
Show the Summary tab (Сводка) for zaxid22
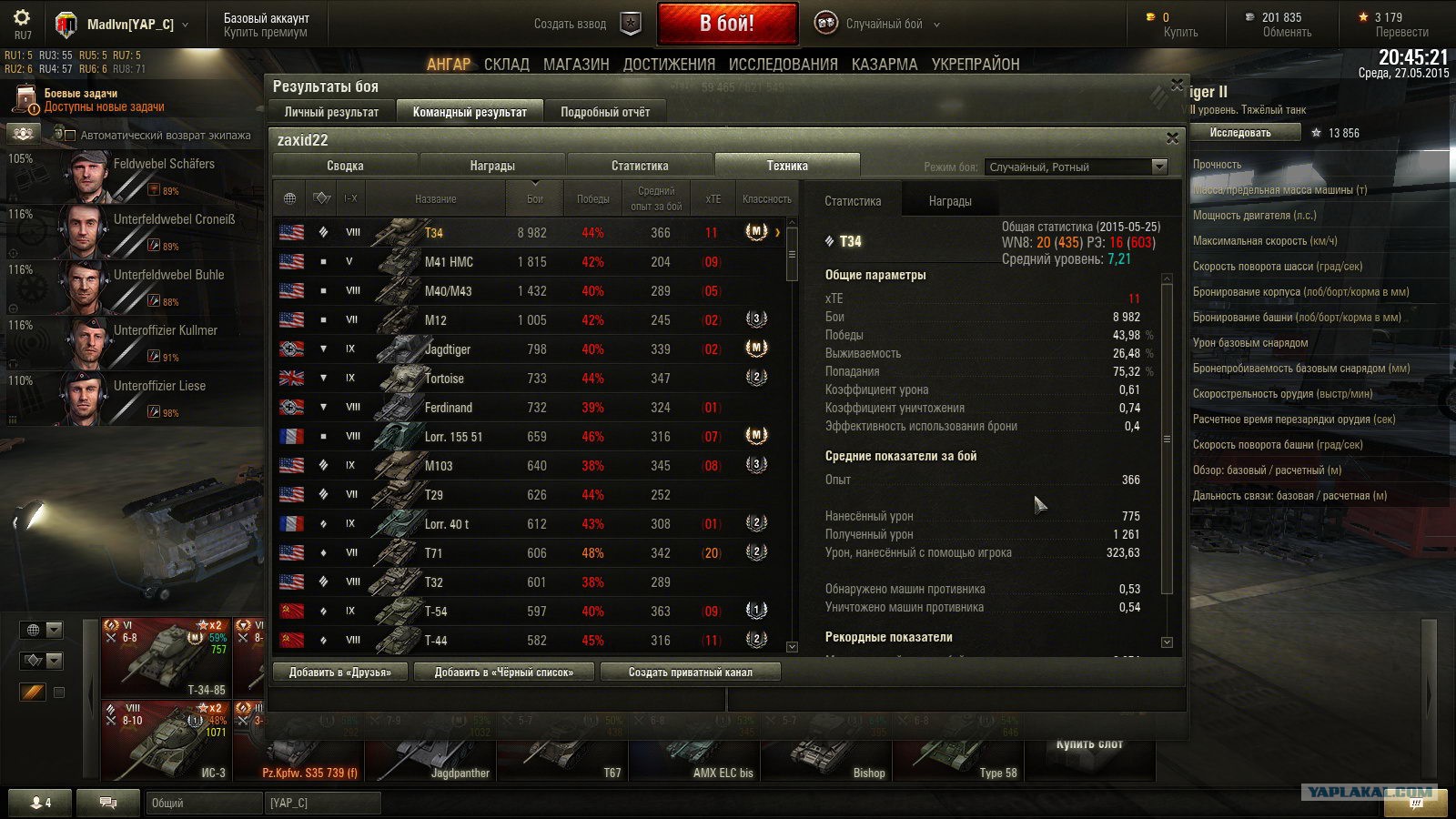(345, 166)
